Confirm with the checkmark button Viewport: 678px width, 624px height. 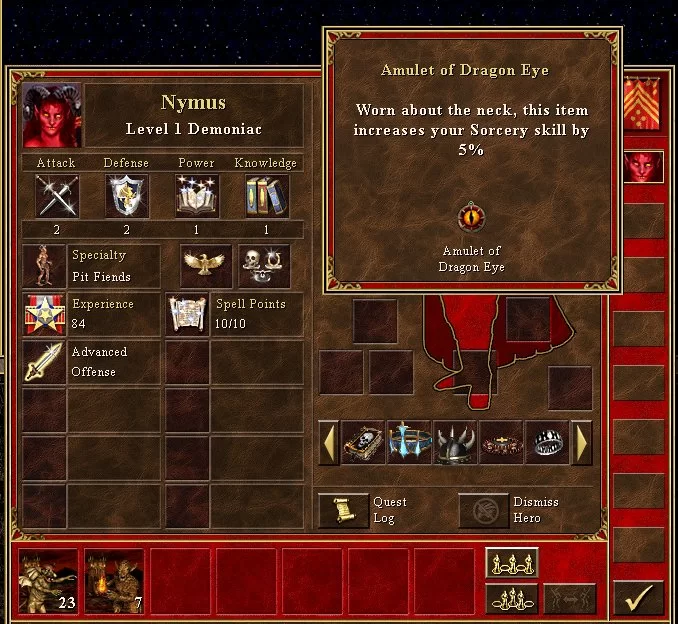pyautogui.click(x=638, y=597)
